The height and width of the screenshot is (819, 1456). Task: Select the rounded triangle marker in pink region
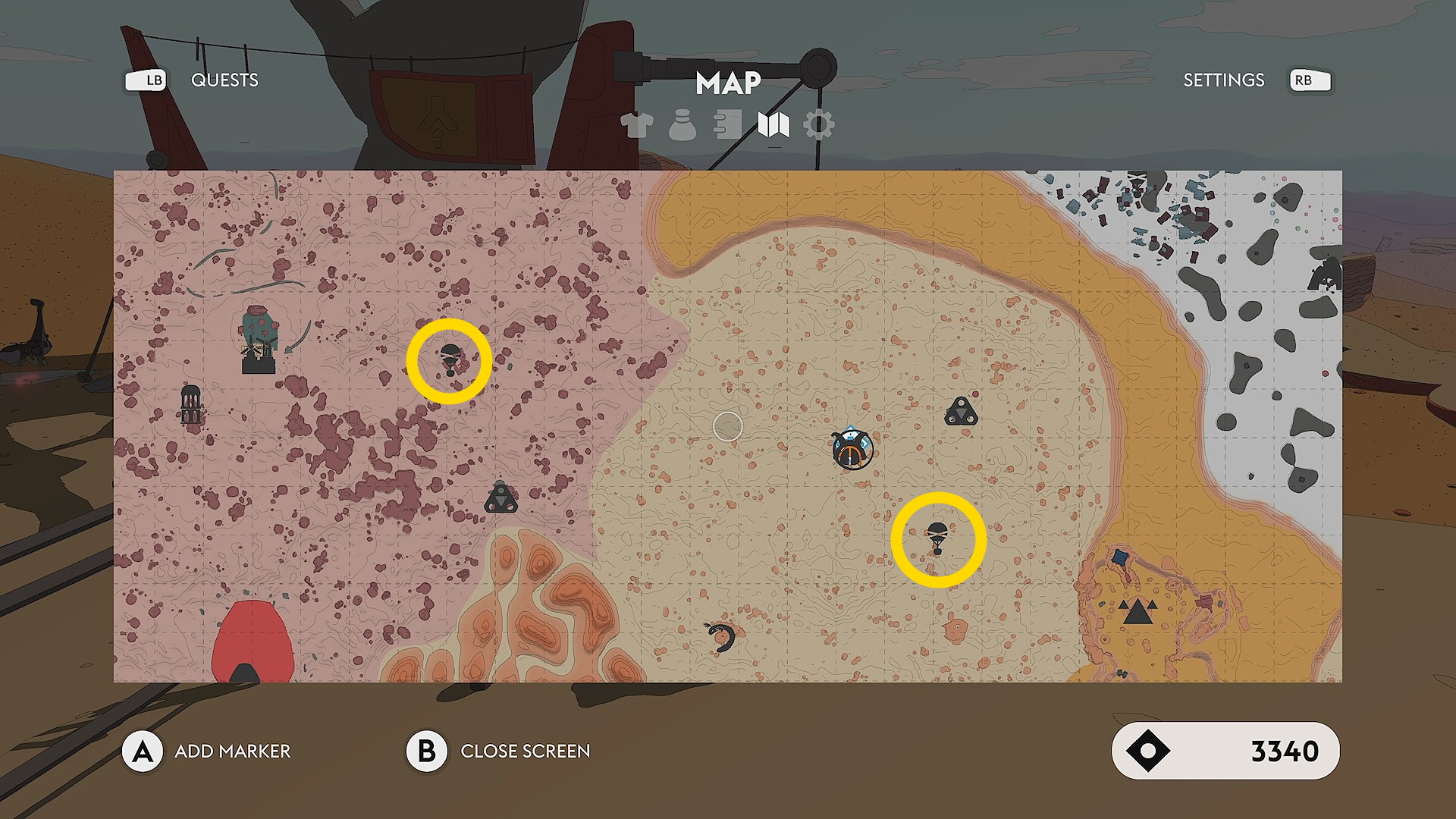coord(500,498)
